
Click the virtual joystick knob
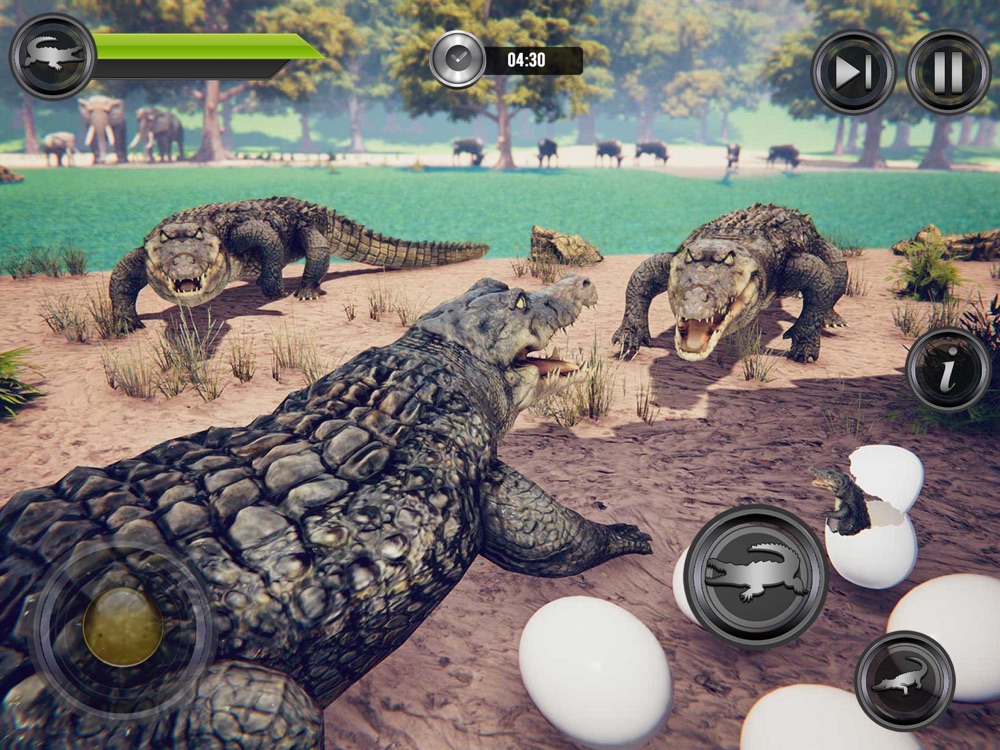(x=123, y=627)
